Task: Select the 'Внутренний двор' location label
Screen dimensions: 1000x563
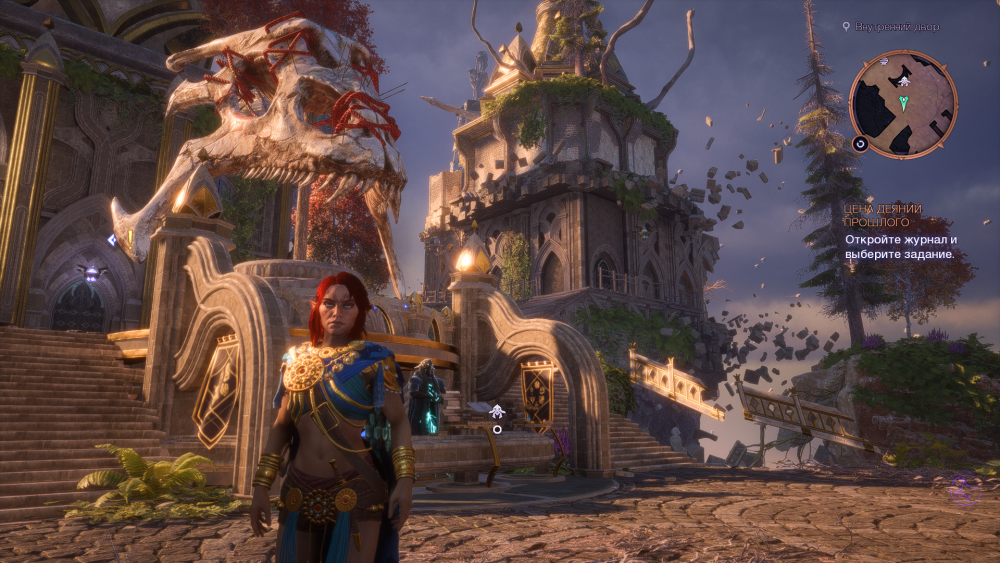Action: pyautogui.click(x=897, y=26)
